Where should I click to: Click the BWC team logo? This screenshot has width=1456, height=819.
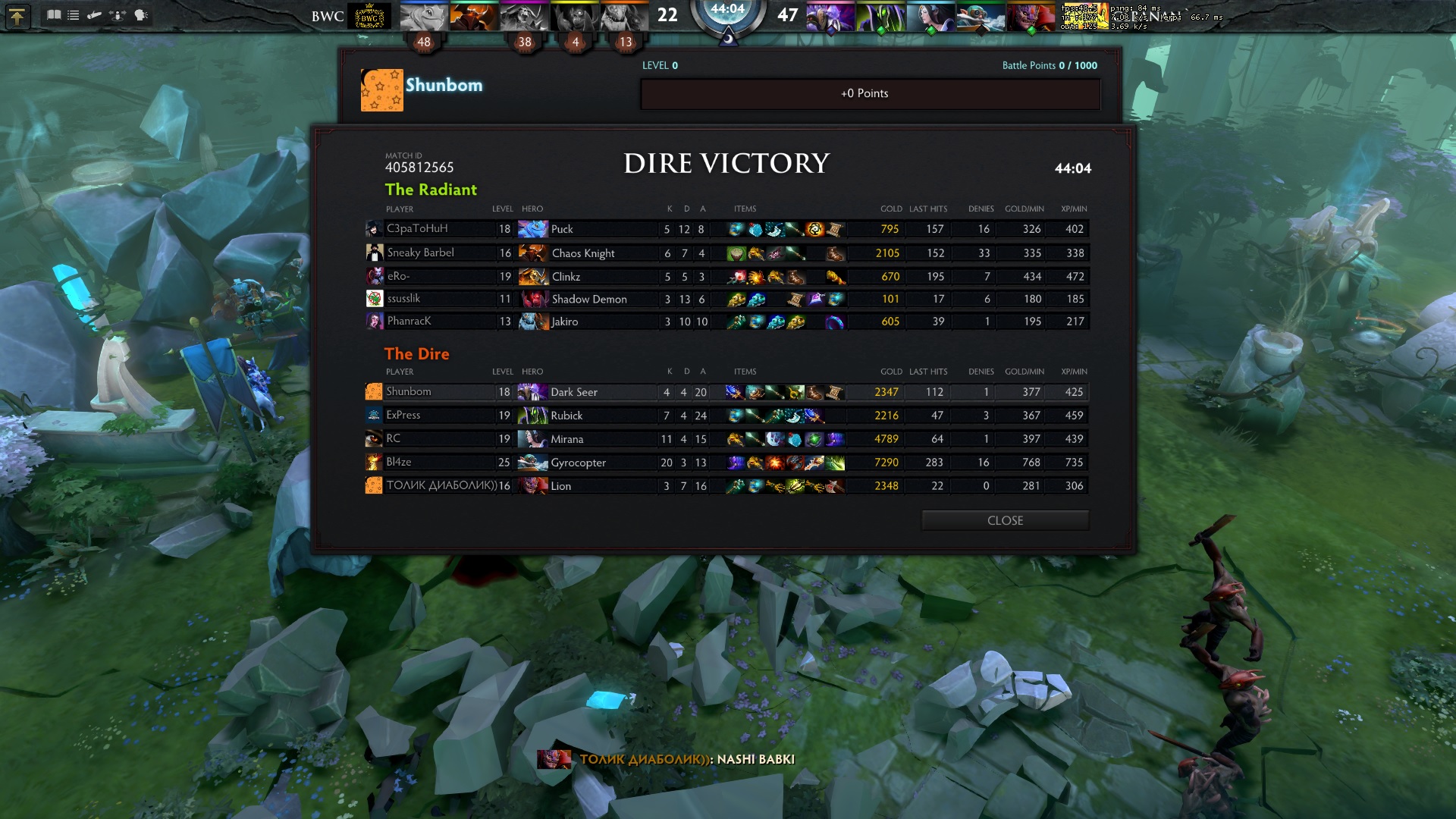369,17
